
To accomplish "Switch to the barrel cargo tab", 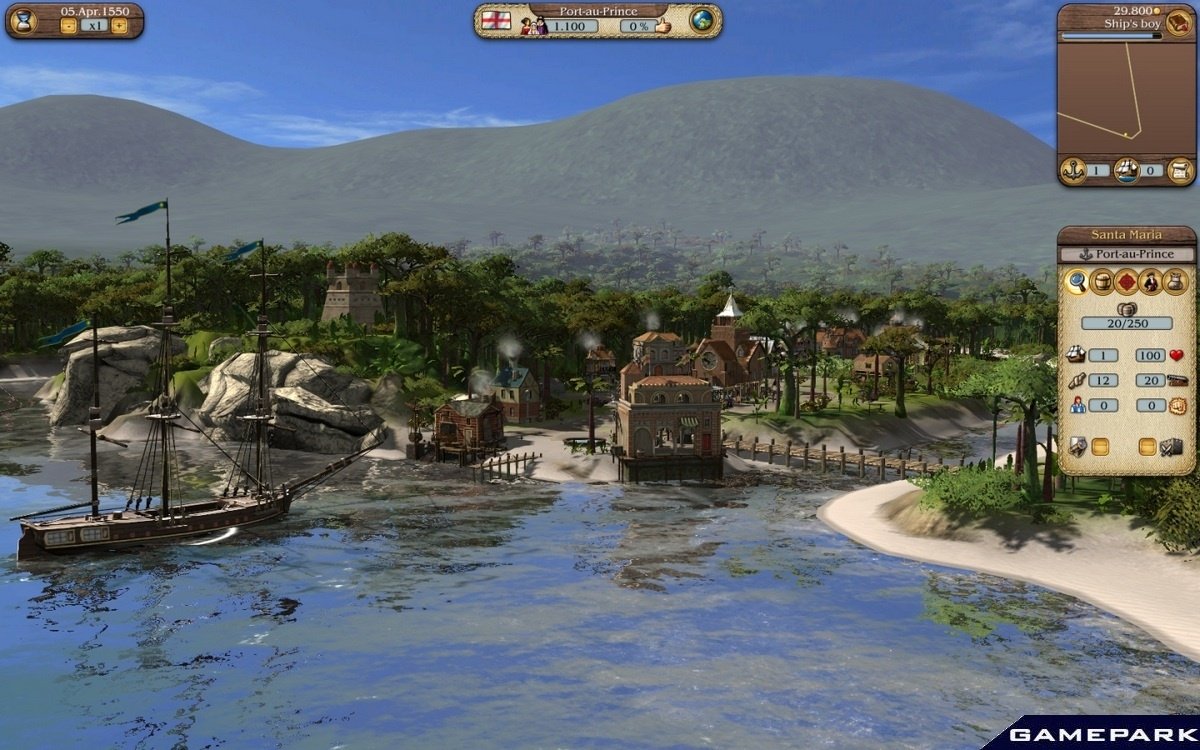I will [x=1102, y=282].
